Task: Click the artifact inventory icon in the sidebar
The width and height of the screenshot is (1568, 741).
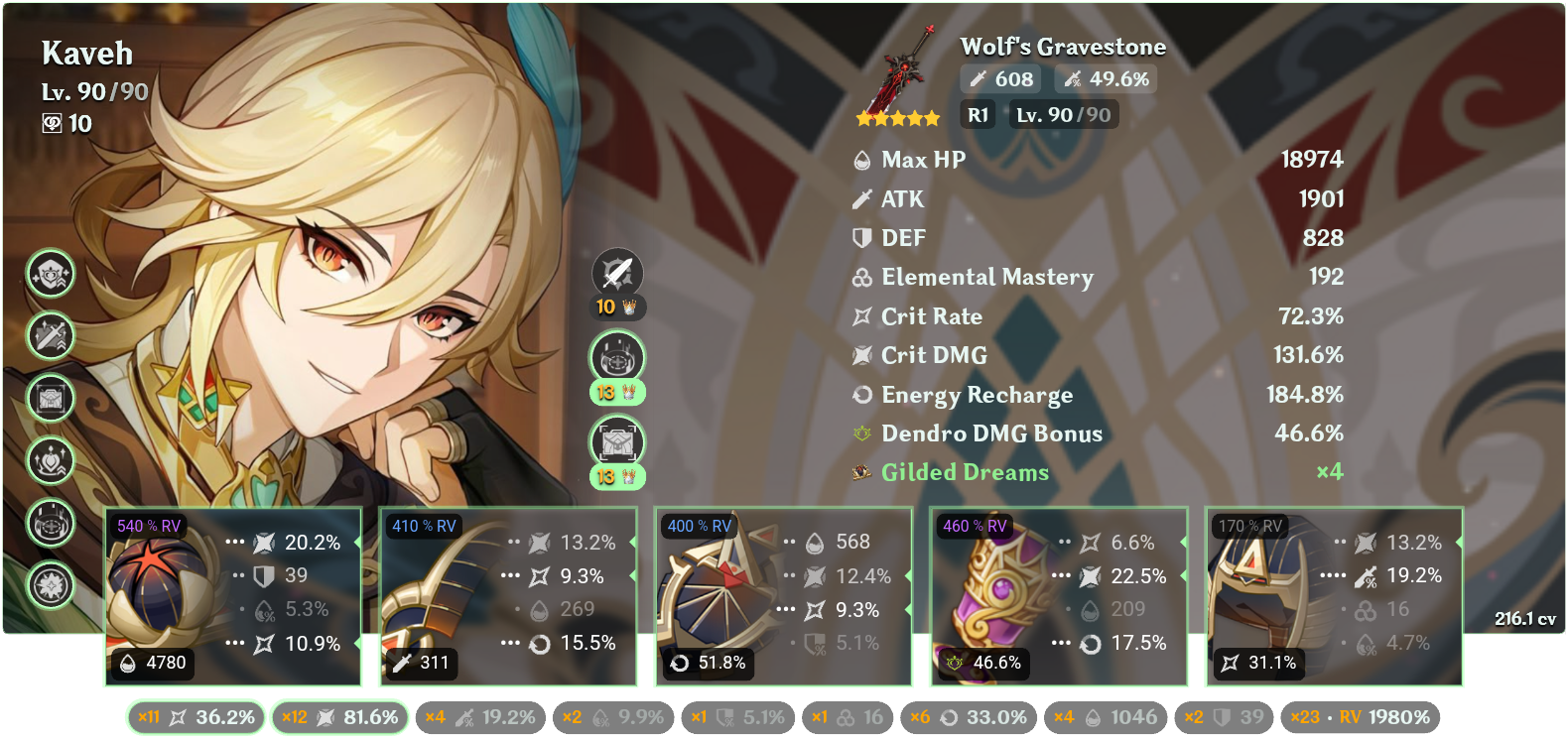Action: coord(50,400)
